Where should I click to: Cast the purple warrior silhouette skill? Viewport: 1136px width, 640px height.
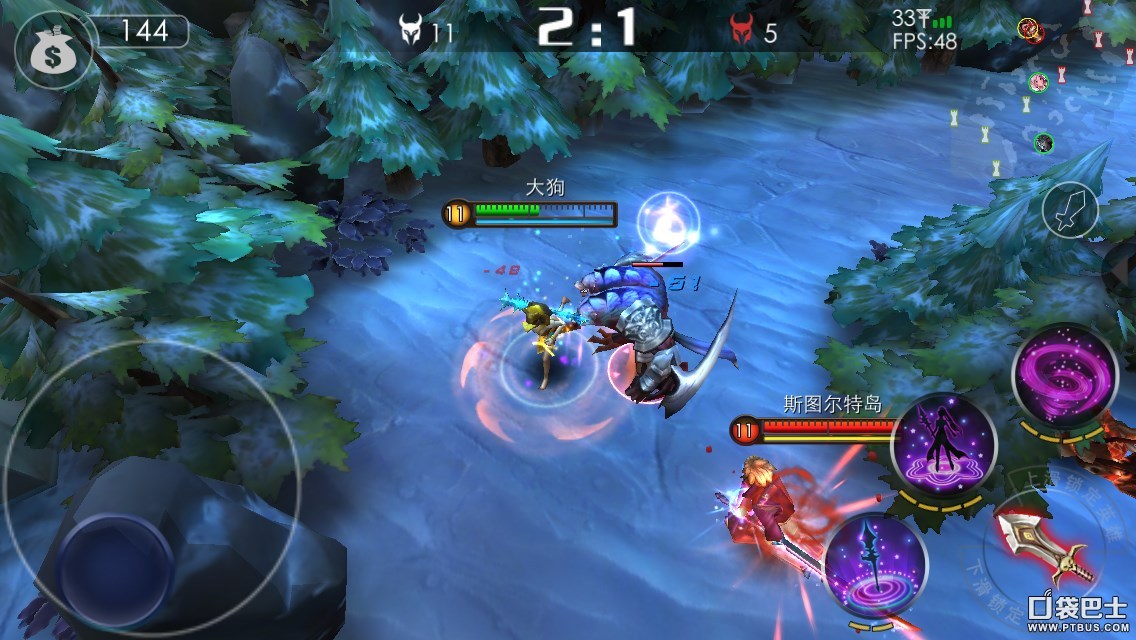click(x=943, y=441)
